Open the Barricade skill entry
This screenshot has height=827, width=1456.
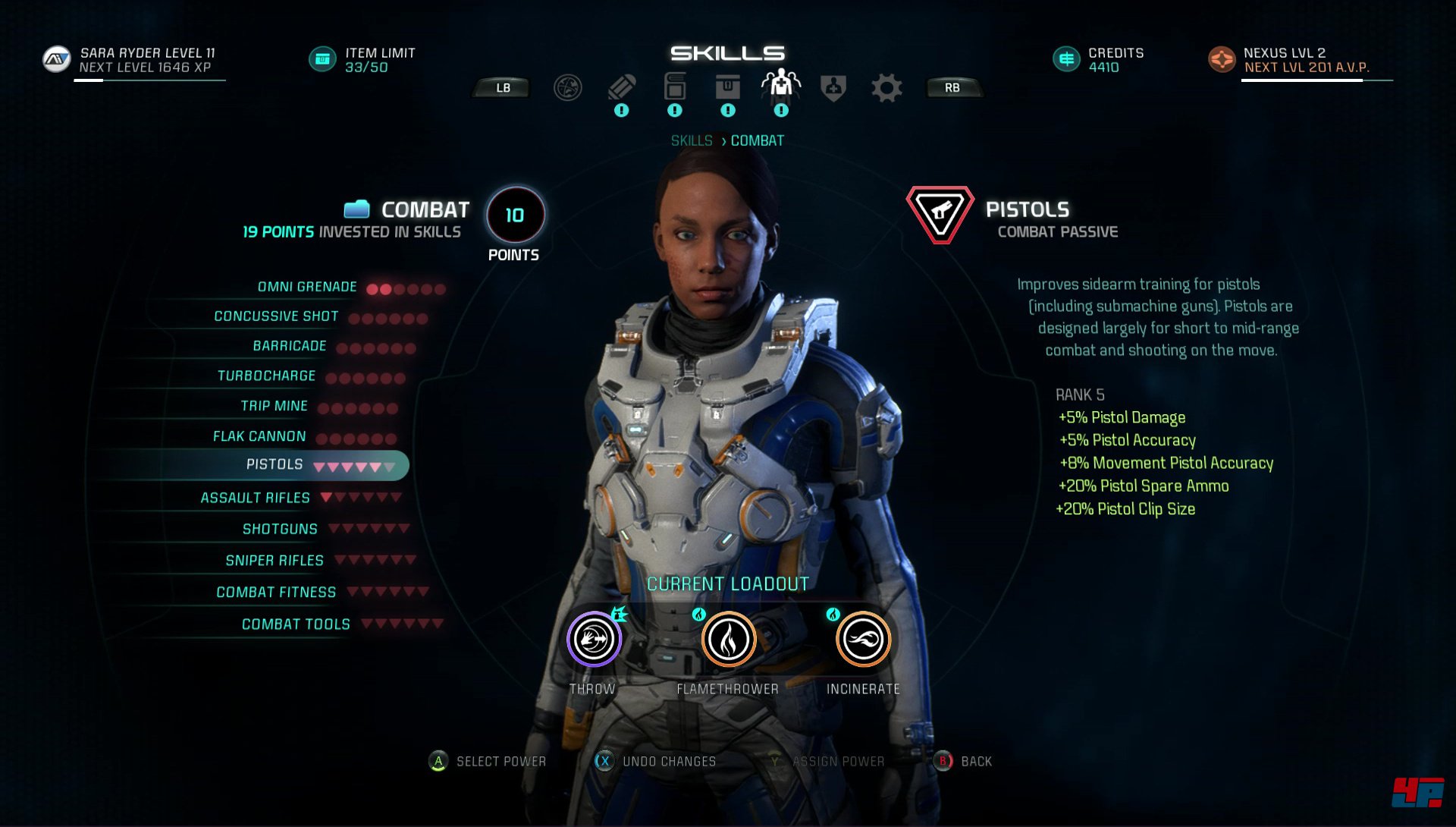pyautogui.click(x=290, y=346)
